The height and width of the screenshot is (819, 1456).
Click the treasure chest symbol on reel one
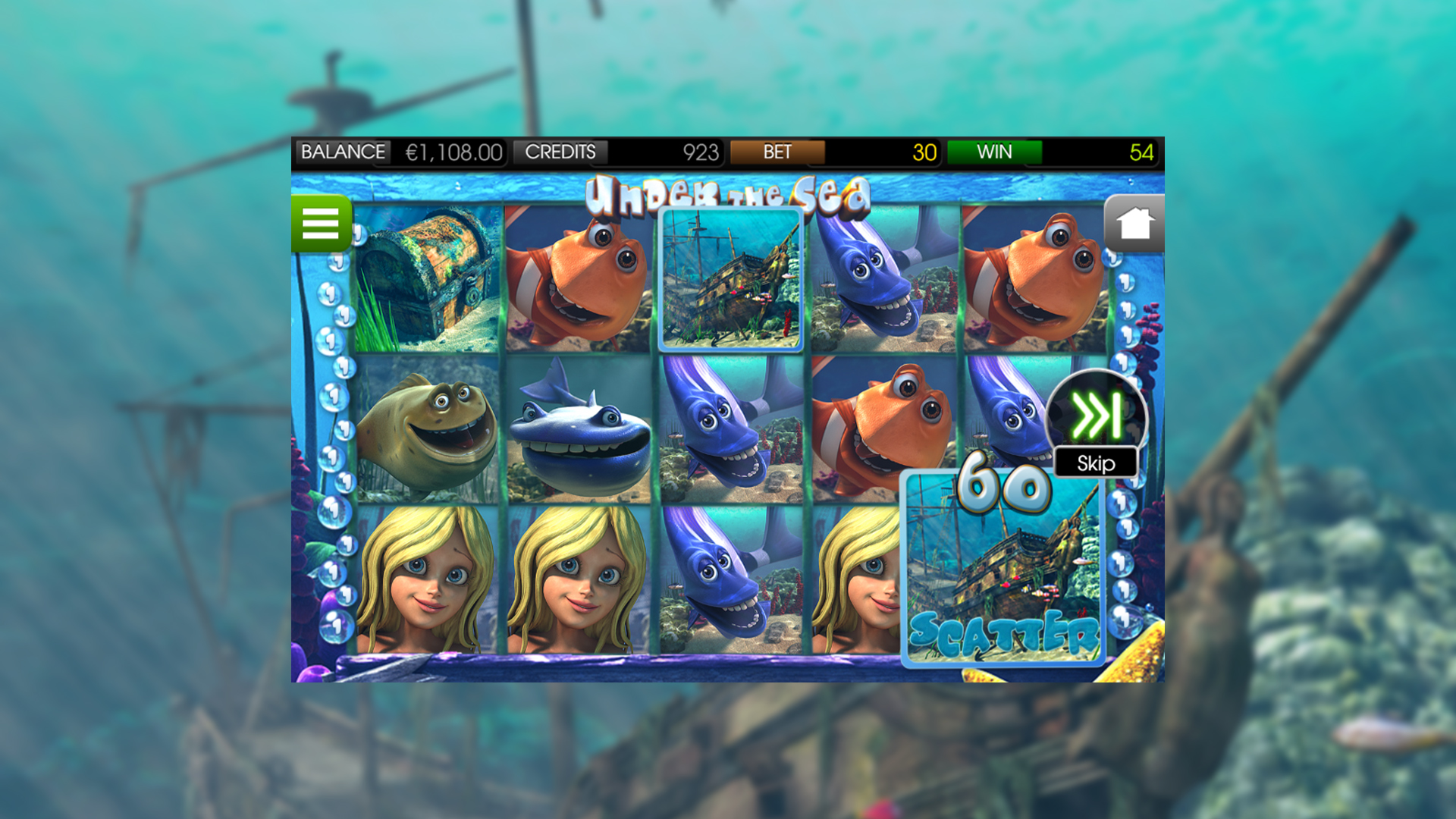[x=428, y=281]
